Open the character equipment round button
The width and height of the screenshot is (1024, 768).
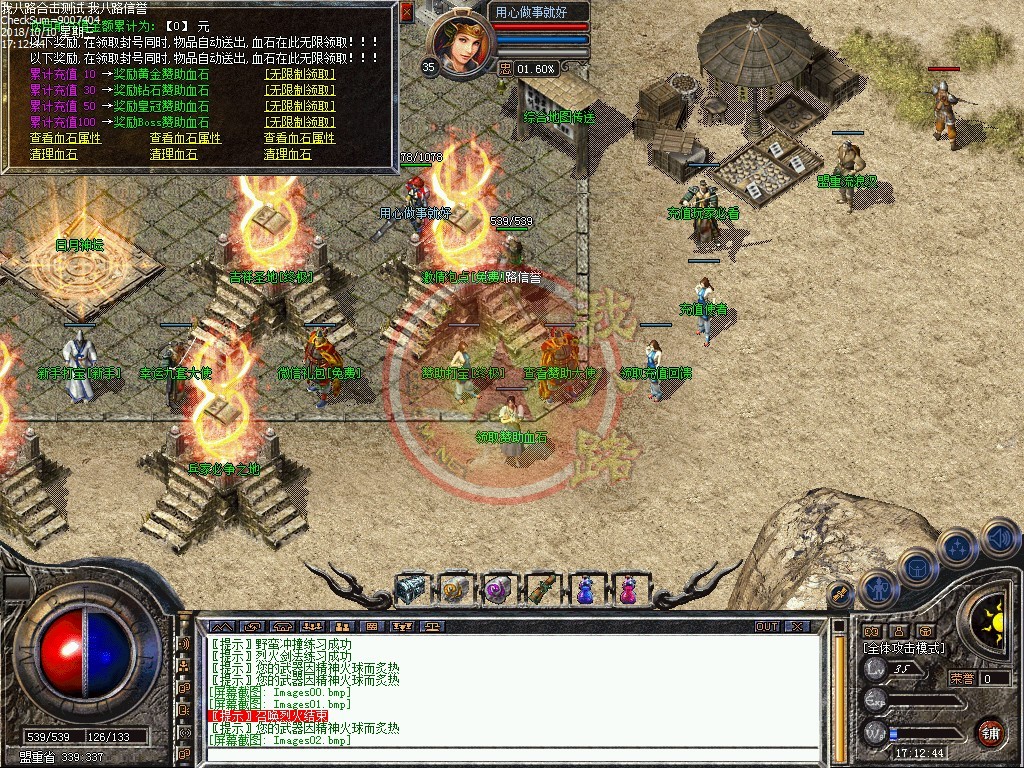click(877, 588)
